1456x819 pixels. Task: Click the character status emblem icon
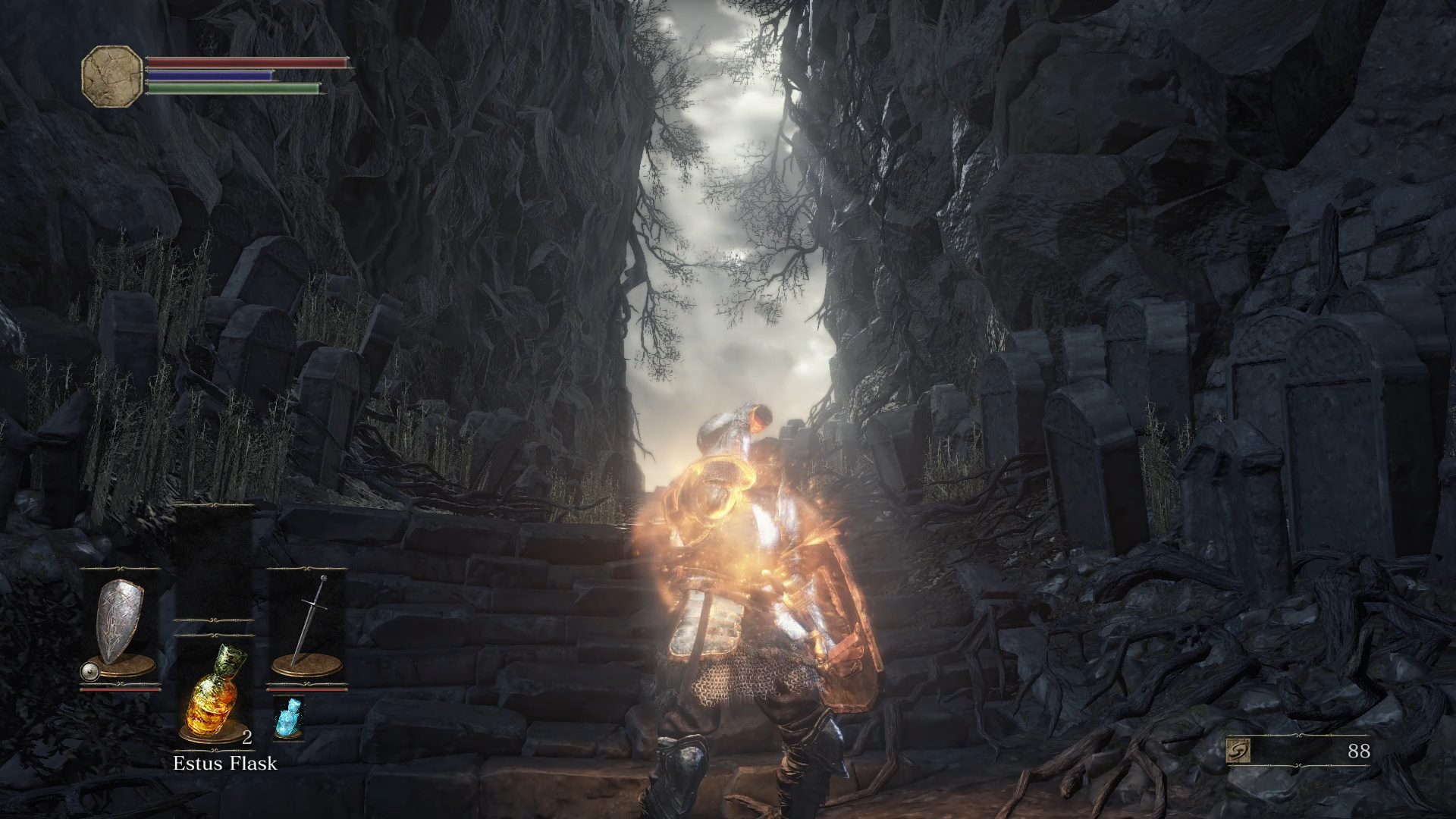coord(112,75)
